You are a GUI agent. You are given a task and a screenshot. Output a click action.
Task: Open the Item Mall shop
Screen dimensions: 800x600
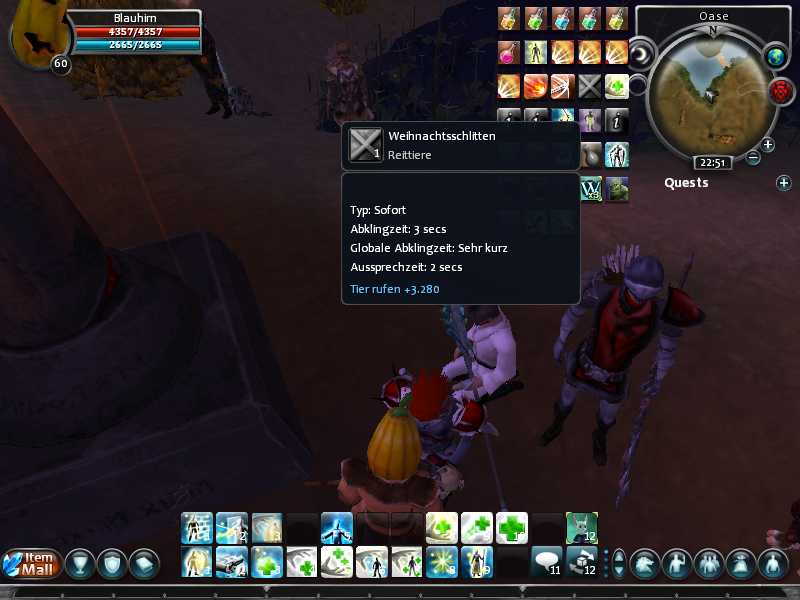(31, 564)
